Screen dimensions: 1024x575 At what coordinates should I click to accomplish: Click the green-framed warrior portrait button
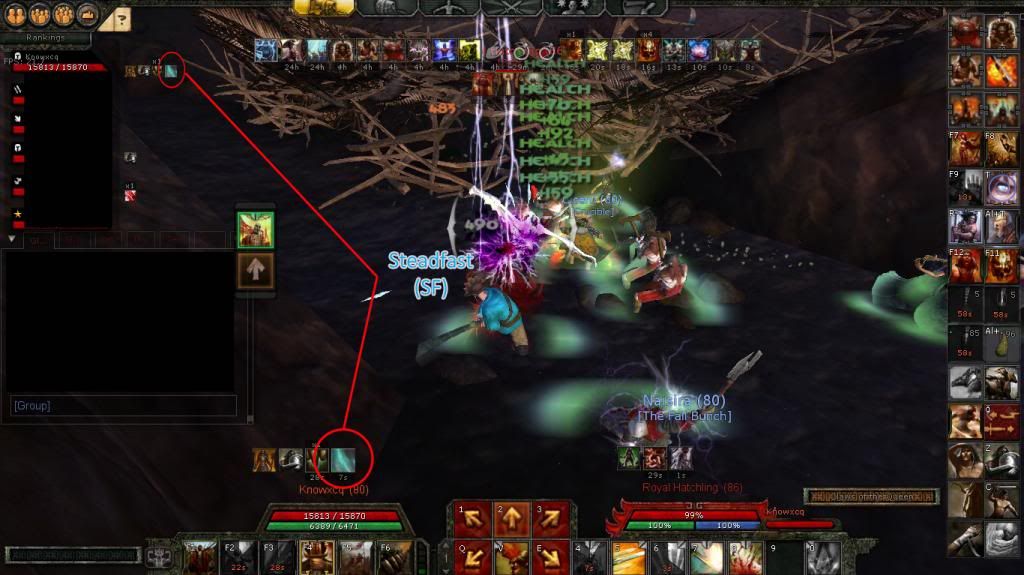tap(254, 229)
